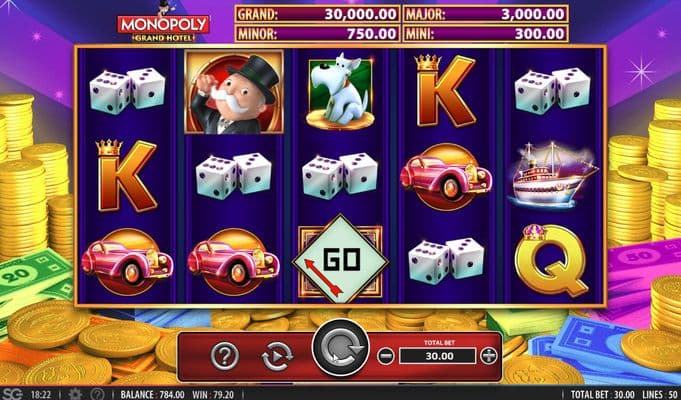Decrease the total bet with the minus button

tap(387, 355)
